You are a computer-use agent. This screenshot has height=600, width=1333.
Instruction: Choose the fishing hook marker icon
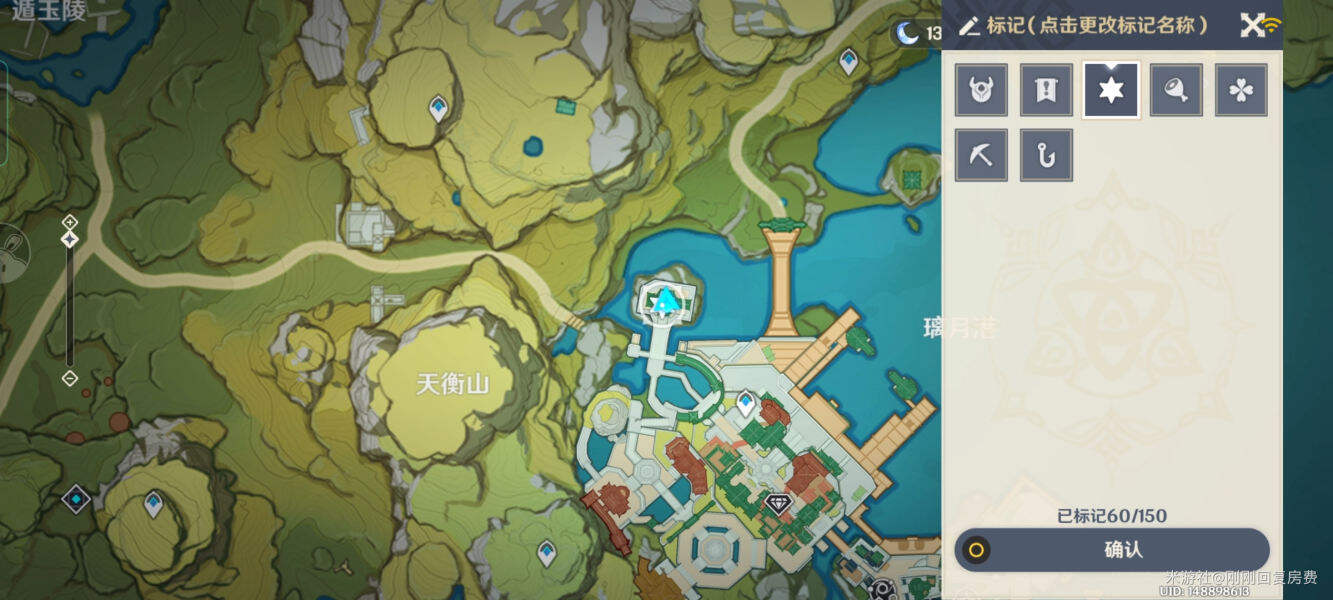click(x=1046, y=155)
